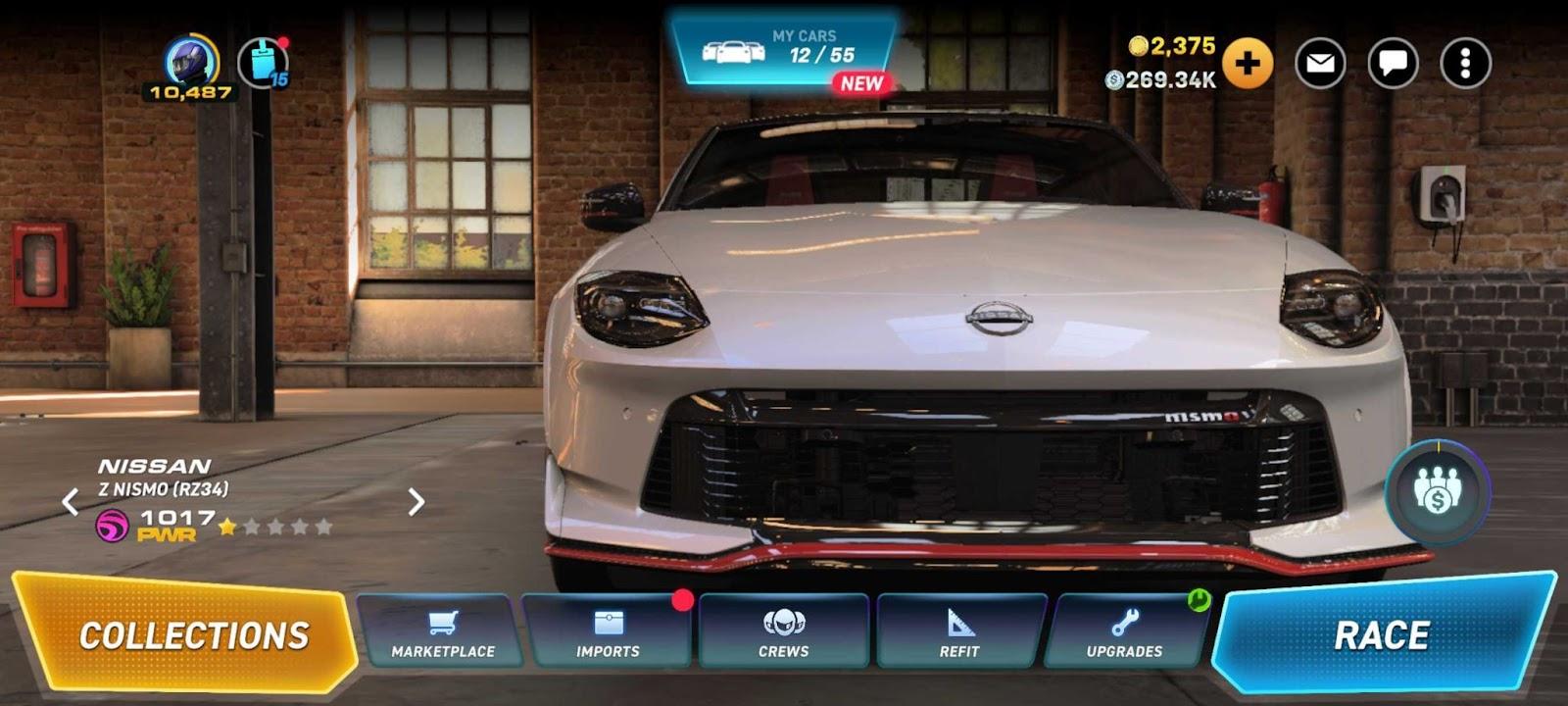The width and height of the screenshot is (1568, 706).
Task: Open the Upgrades menu
Action: [1124, 632]
